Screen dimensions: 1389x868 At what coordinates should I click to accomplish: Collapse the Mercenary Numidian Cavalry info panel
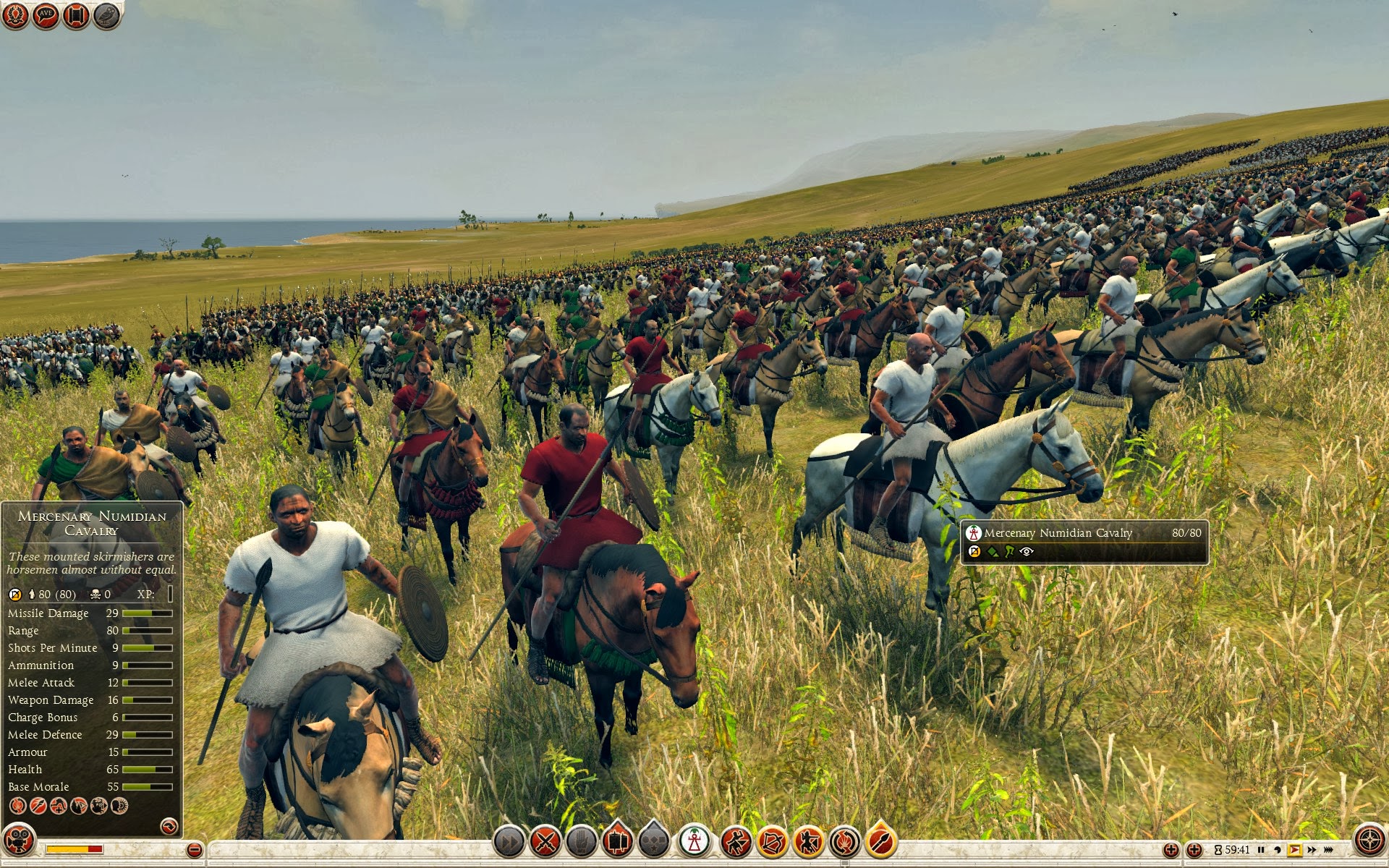click(169, 825)
